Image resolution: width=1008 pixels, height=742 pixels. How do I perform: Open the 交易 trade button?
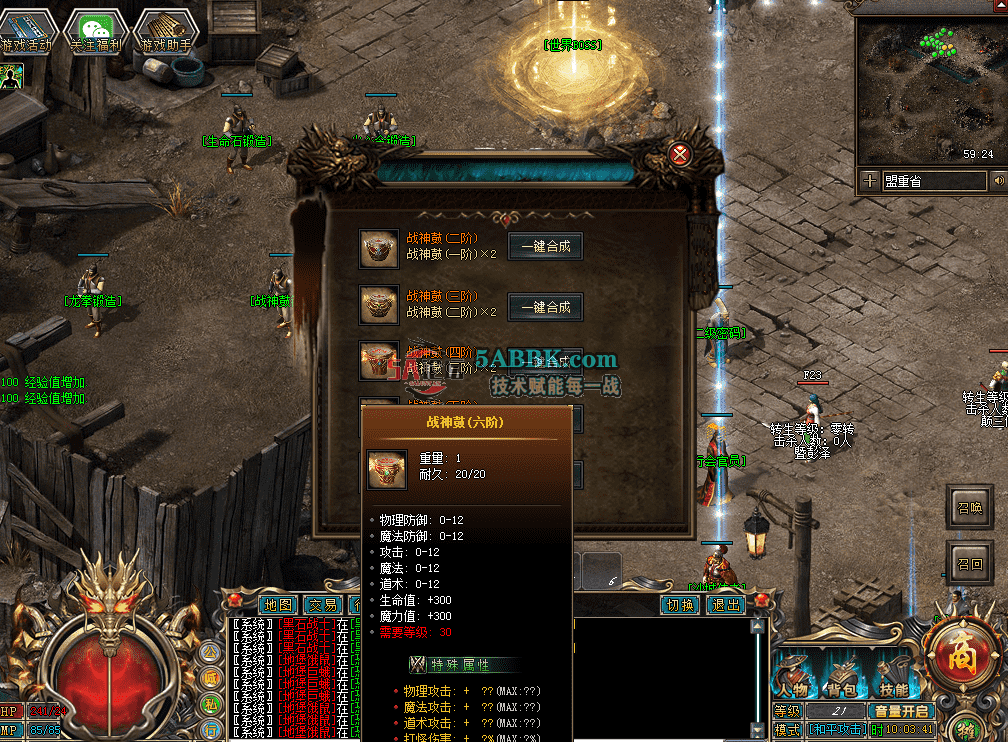tap(322, 605)
